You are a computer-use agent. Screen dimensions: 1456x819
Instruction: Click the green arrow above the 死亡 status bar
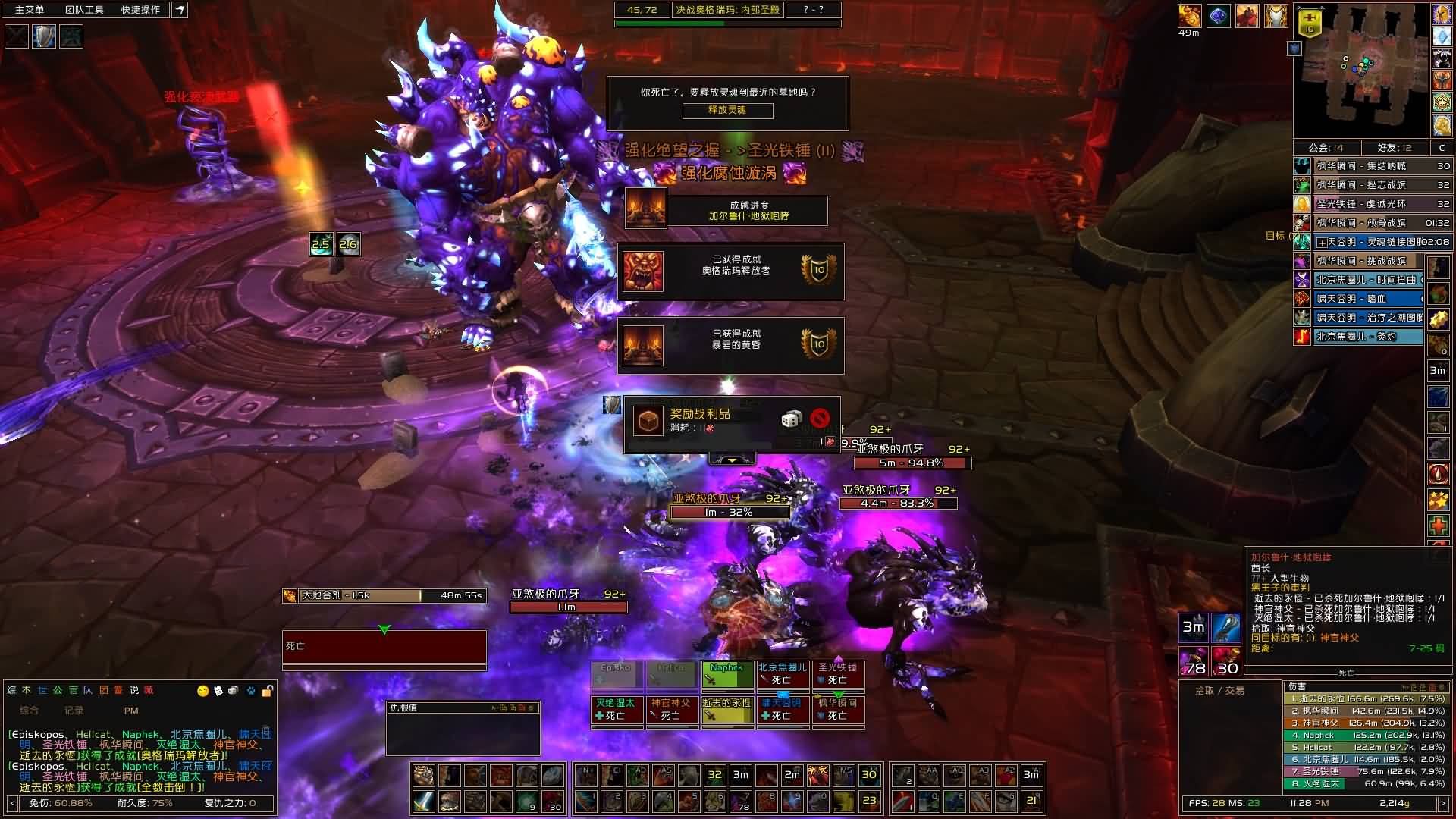point(384,629)
